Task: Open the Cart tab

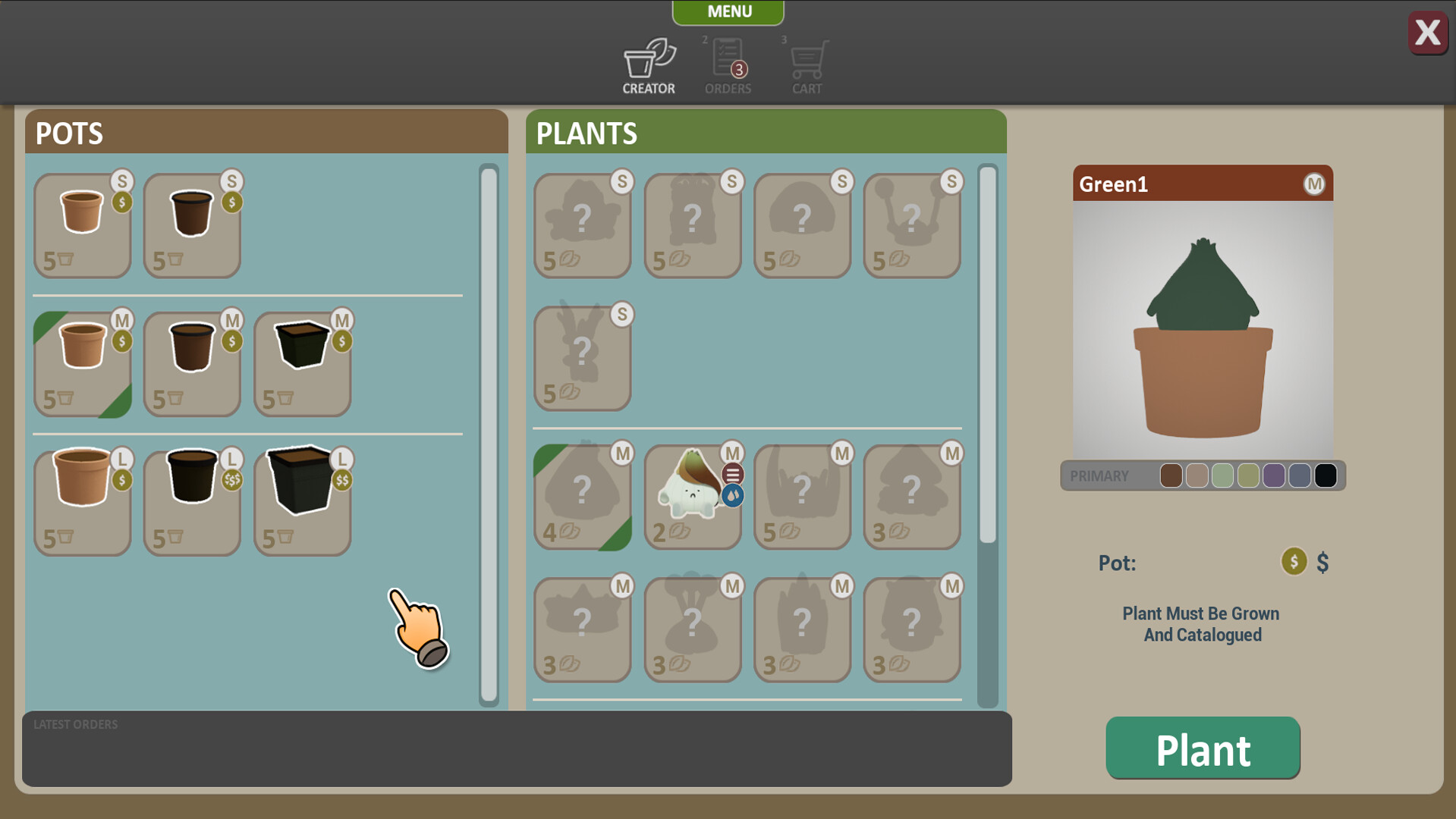Action: (807, 67)
